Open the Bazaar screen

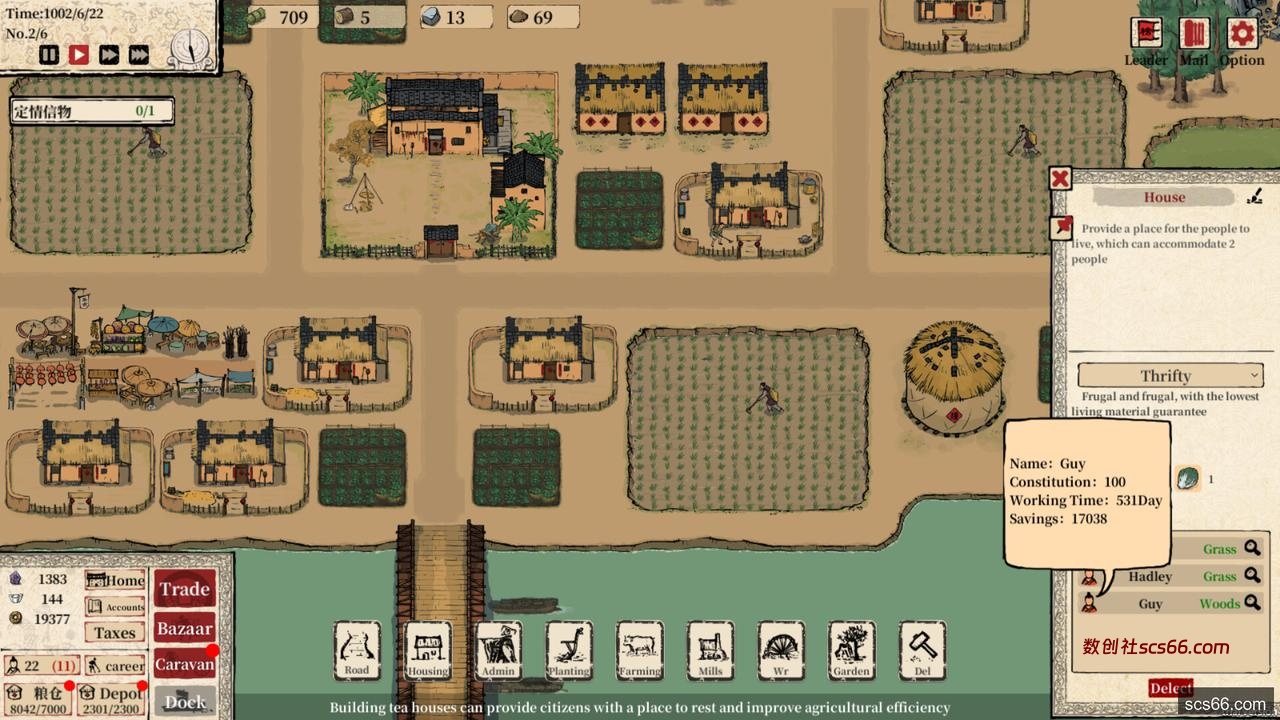tap(185, 628)
